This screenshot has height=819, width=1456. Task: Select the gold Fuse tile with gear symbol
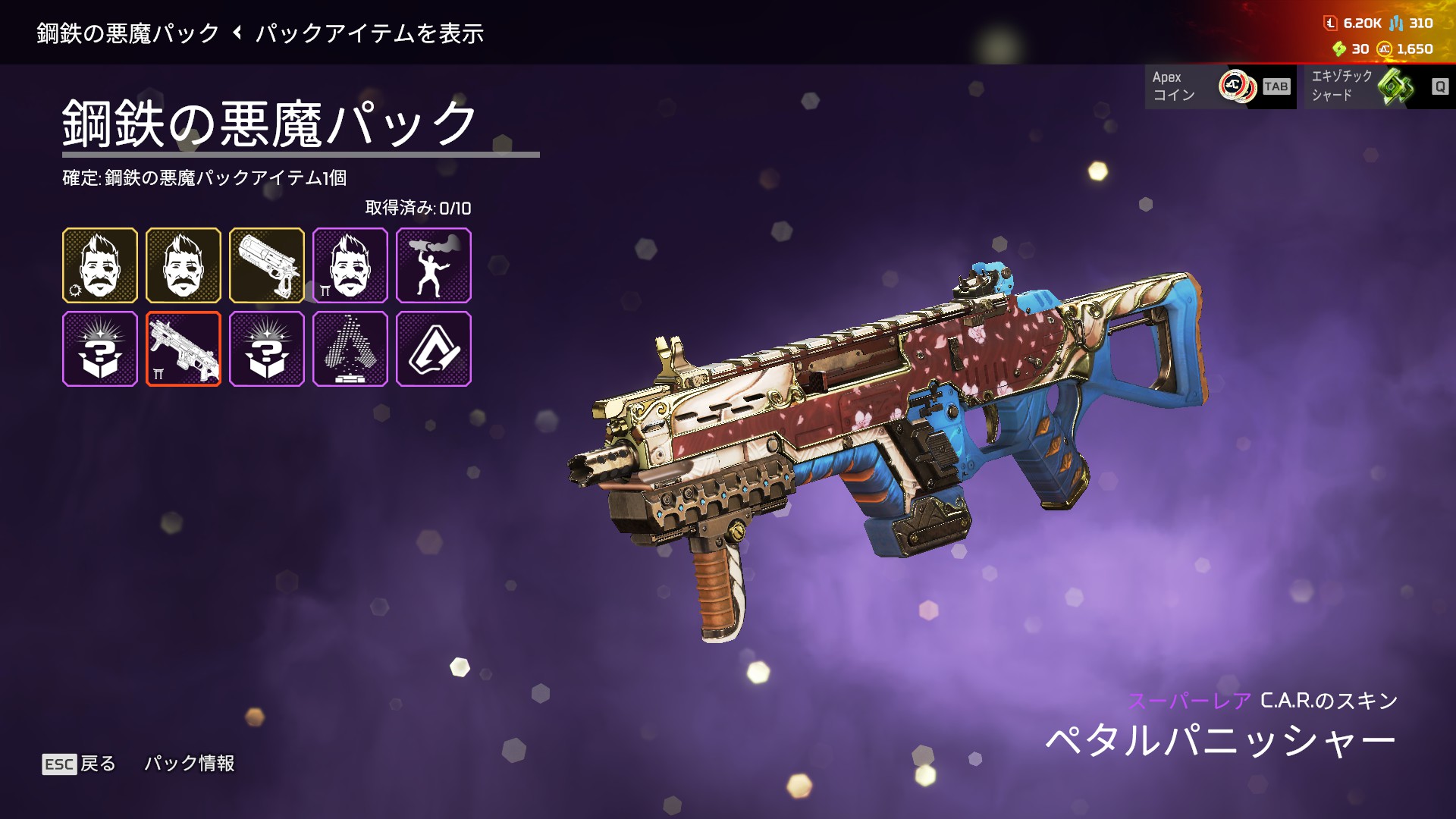pos(100,265)
